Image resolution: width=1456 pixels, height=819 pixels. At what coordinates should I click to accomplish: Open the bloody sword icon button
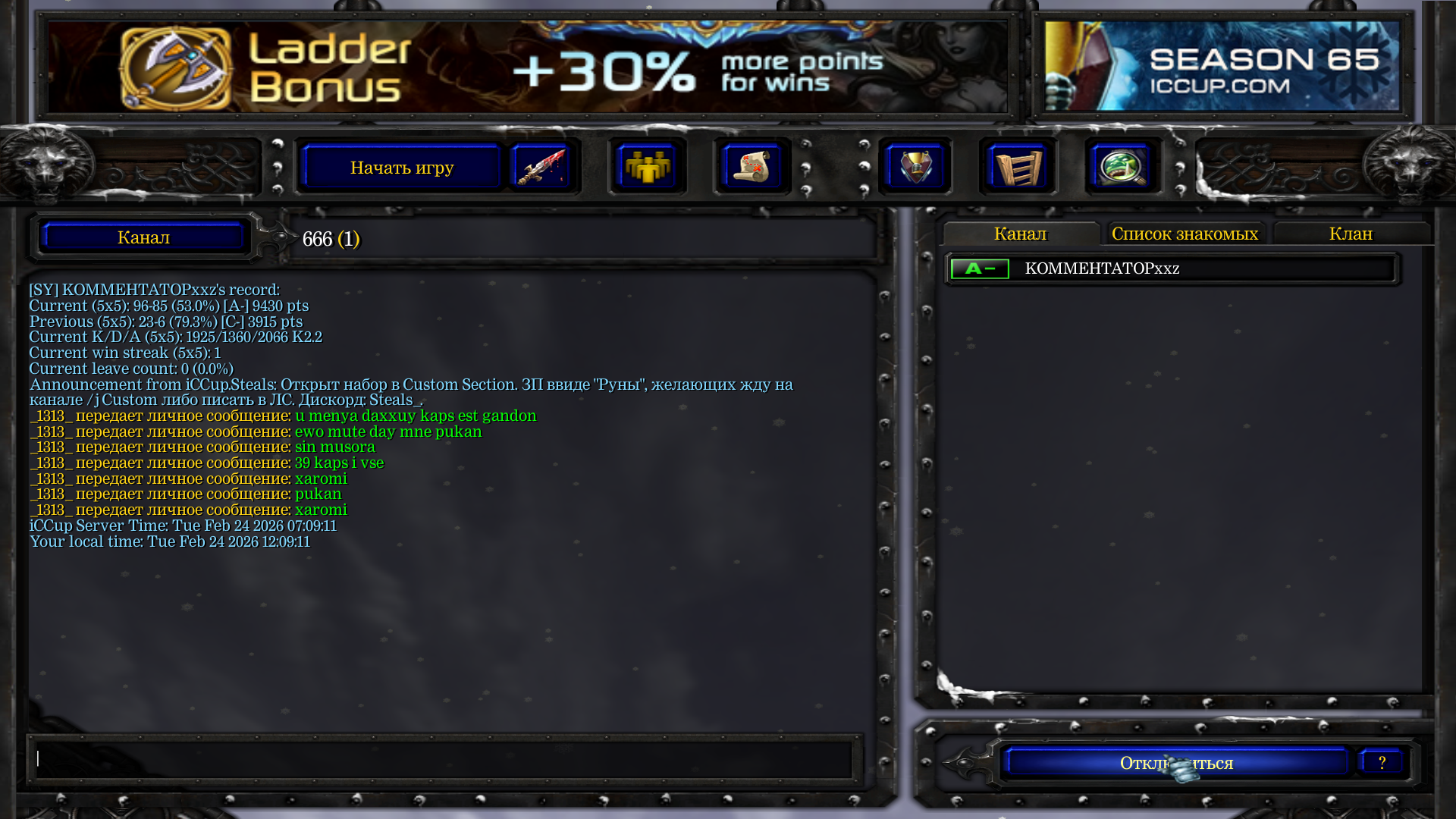(x=540, y=167)
